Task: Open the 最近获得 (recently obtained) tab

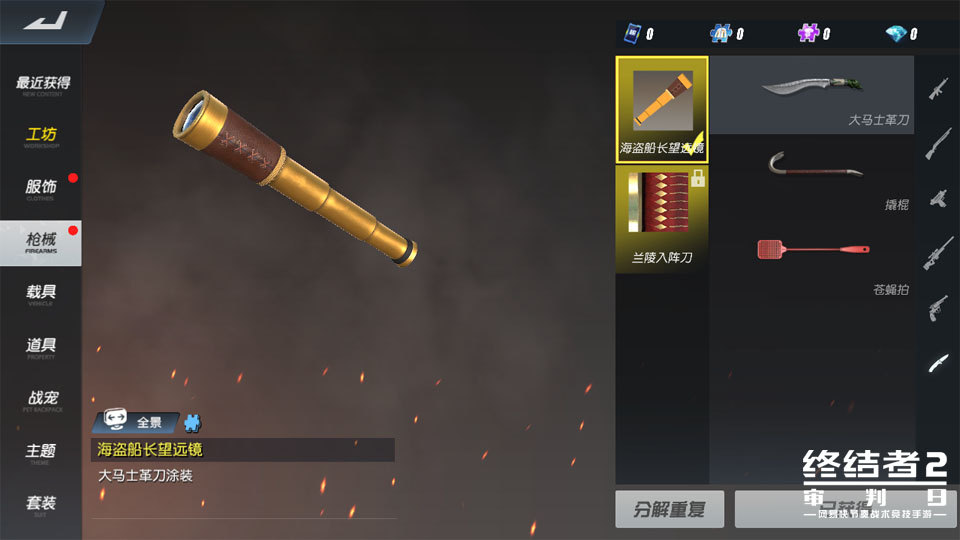Action: click(42, 85)
